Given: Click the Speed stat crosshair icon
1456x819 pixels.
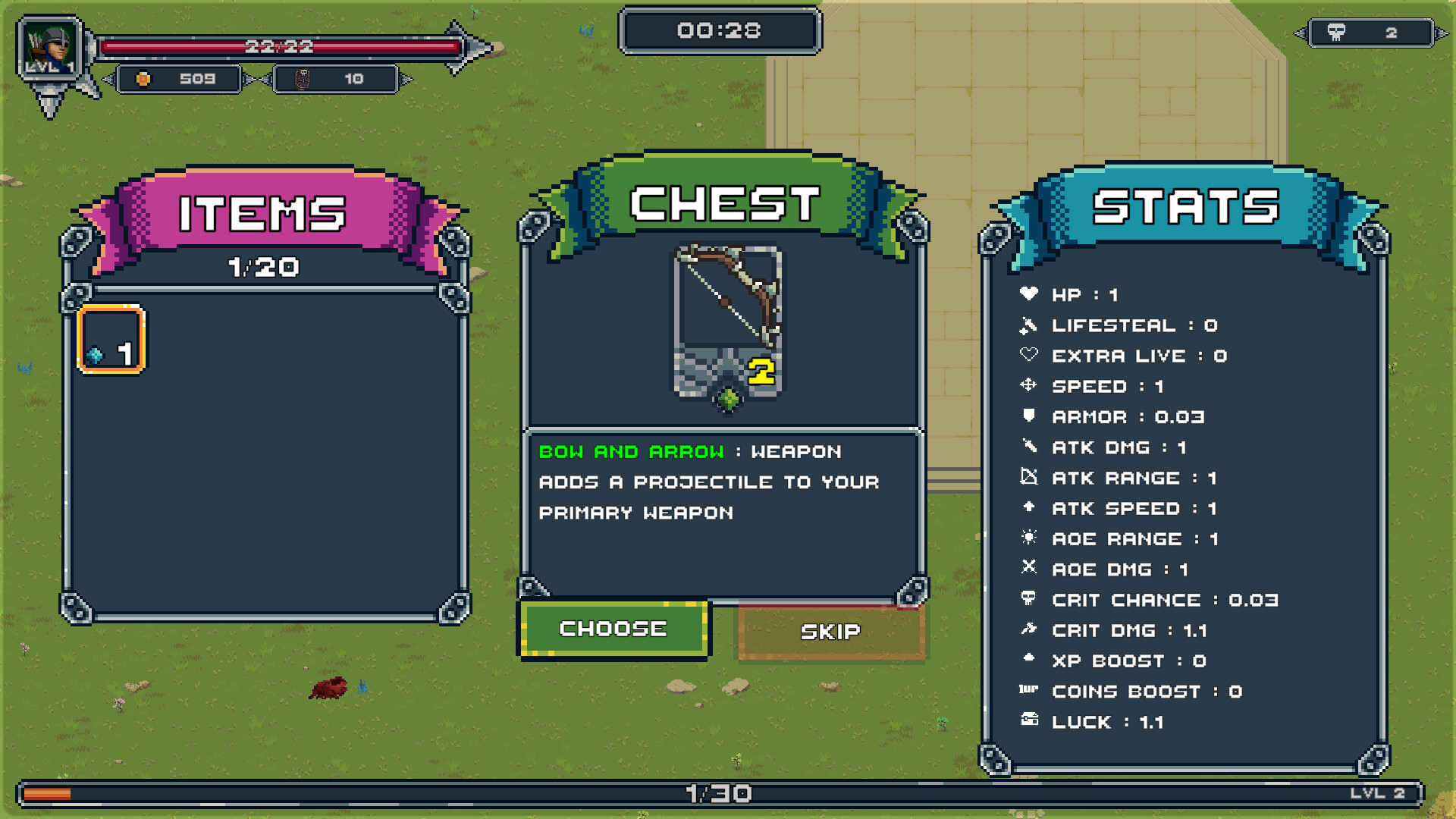Looking at the screenshot, I should 1029,386.
